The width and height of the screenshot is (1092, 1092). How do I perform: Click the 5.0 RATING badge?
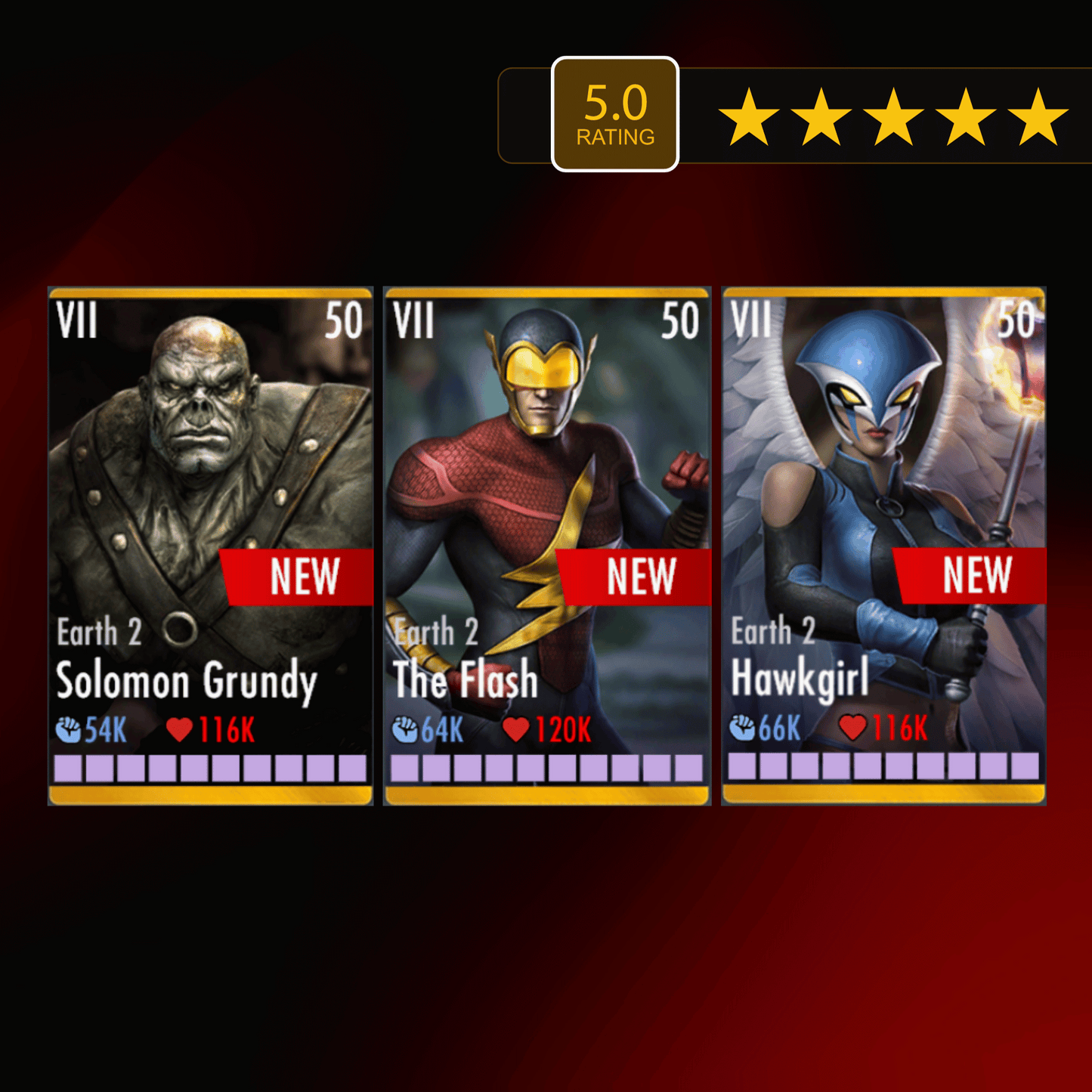click(615, 111)
